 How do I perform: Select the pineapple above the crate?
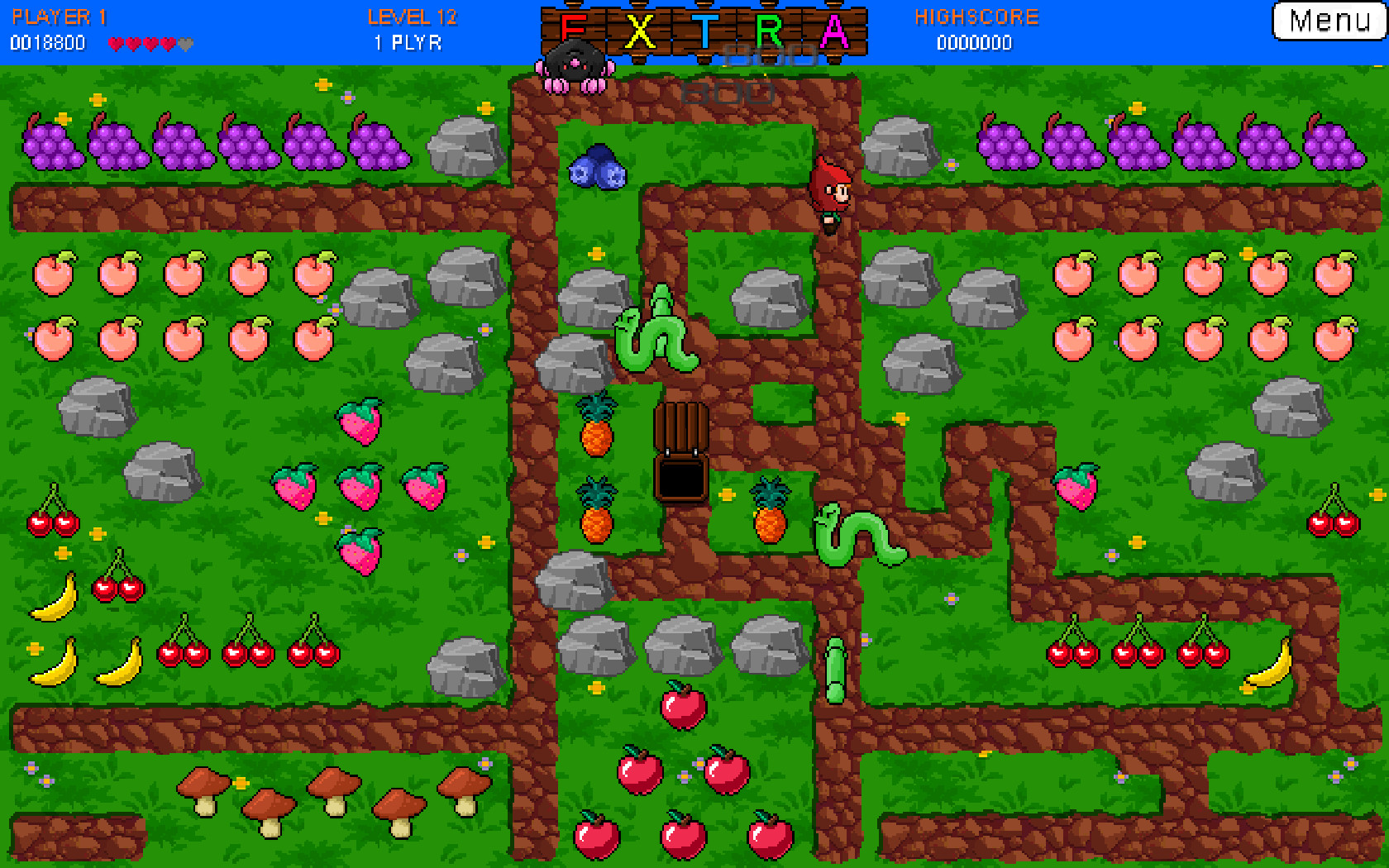(597, 430)
